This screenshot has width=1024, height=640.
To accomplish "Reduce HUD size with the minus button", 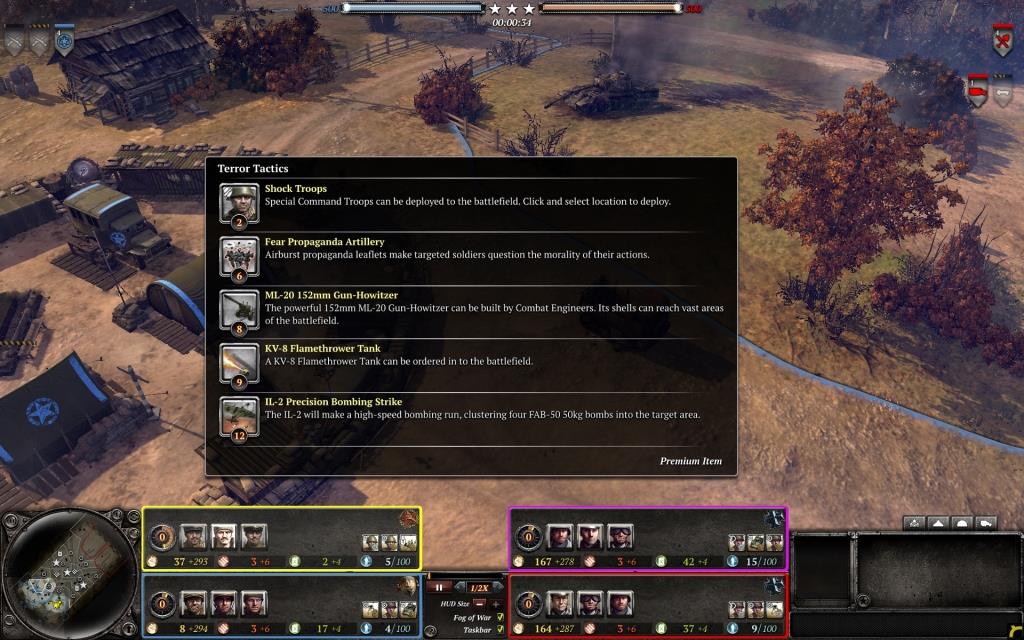I will [x=479, y=604].
